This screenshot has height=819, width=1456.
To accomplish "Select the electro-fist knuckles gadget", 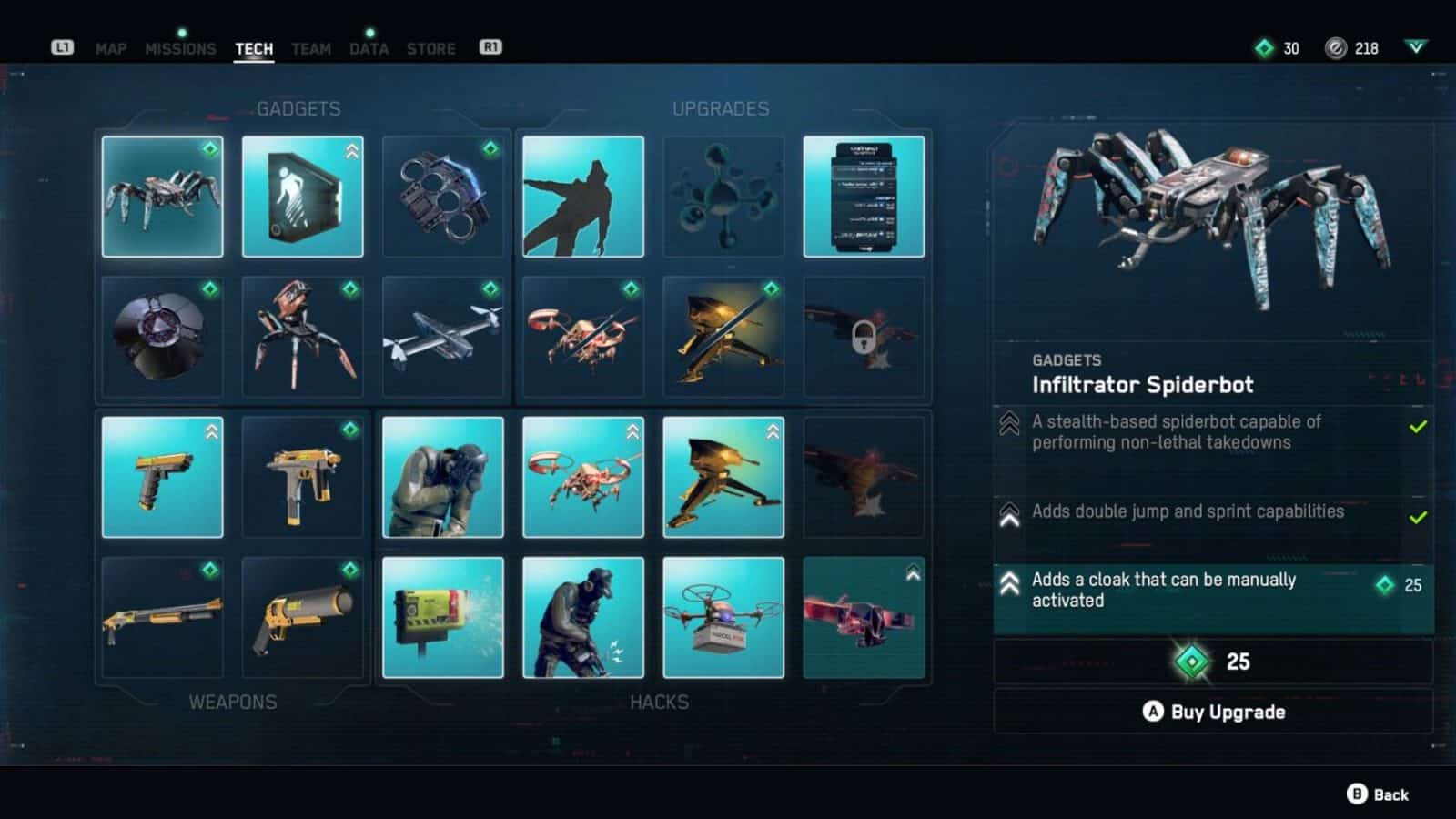I will pos(443,197).
